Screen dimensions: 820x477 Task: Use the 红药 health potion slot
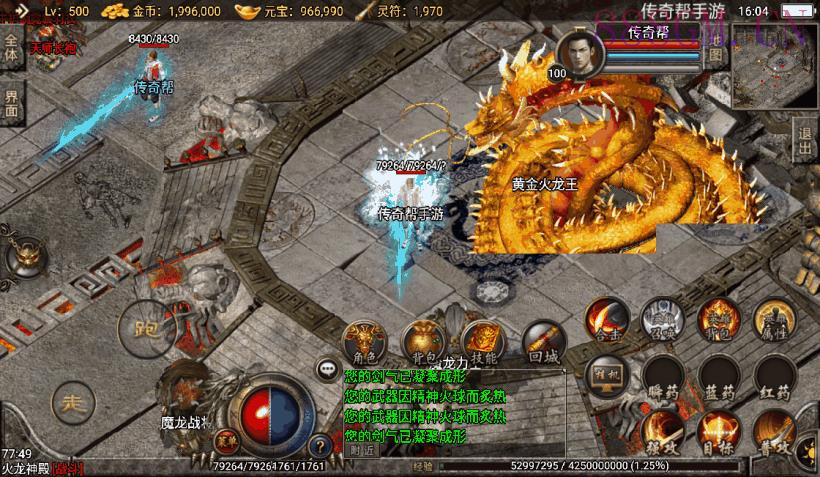tap(774, 377)
